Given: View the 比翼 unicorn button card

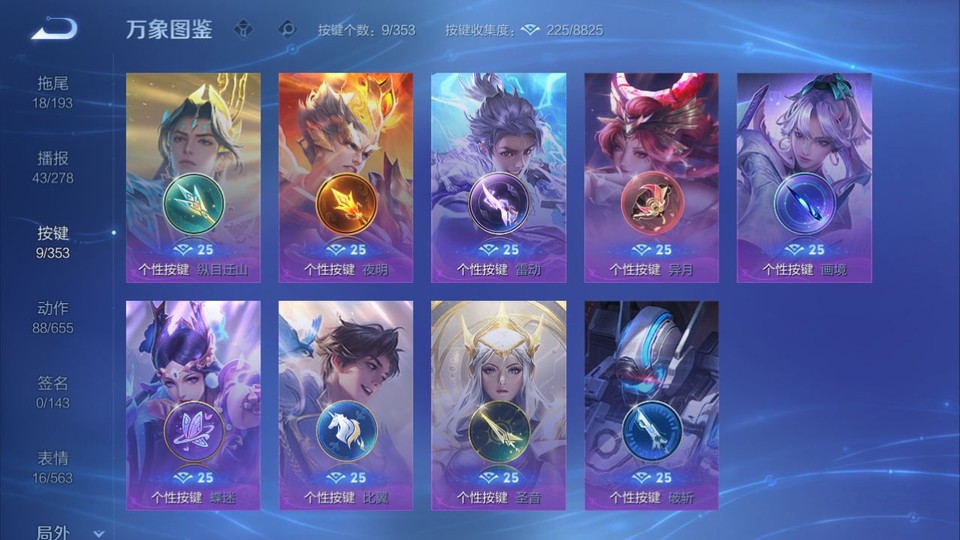Looking at the screenshot, I should click(346, 405).
